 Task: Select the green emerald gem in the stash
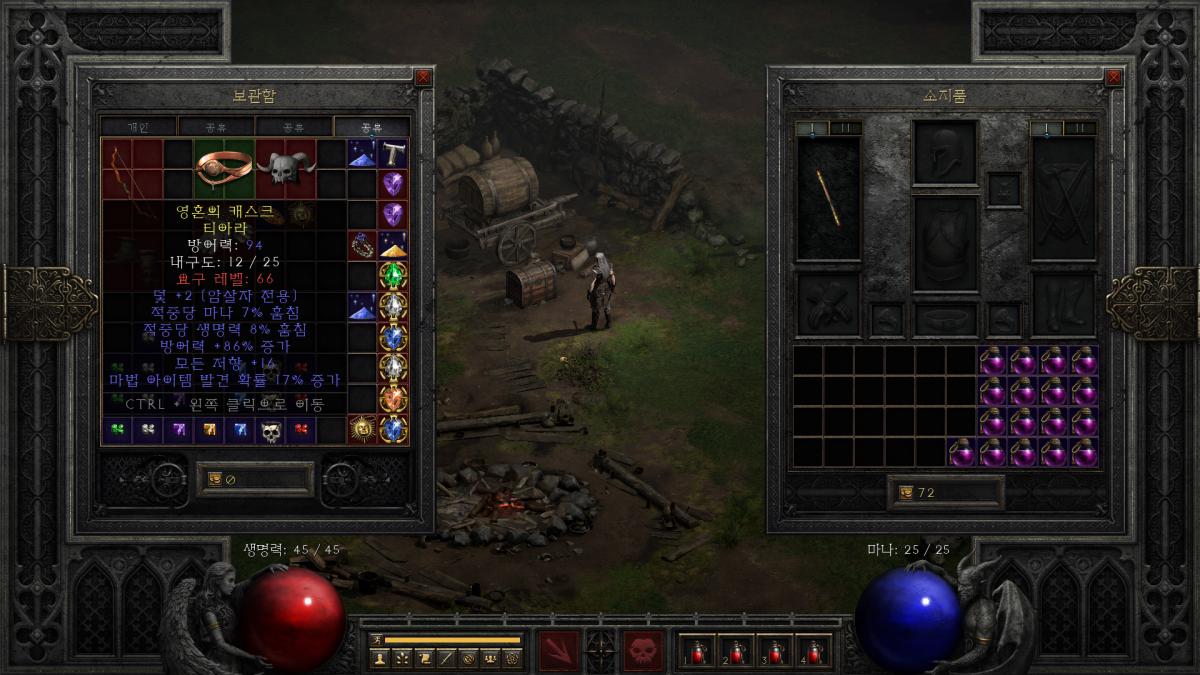(393, 275)
